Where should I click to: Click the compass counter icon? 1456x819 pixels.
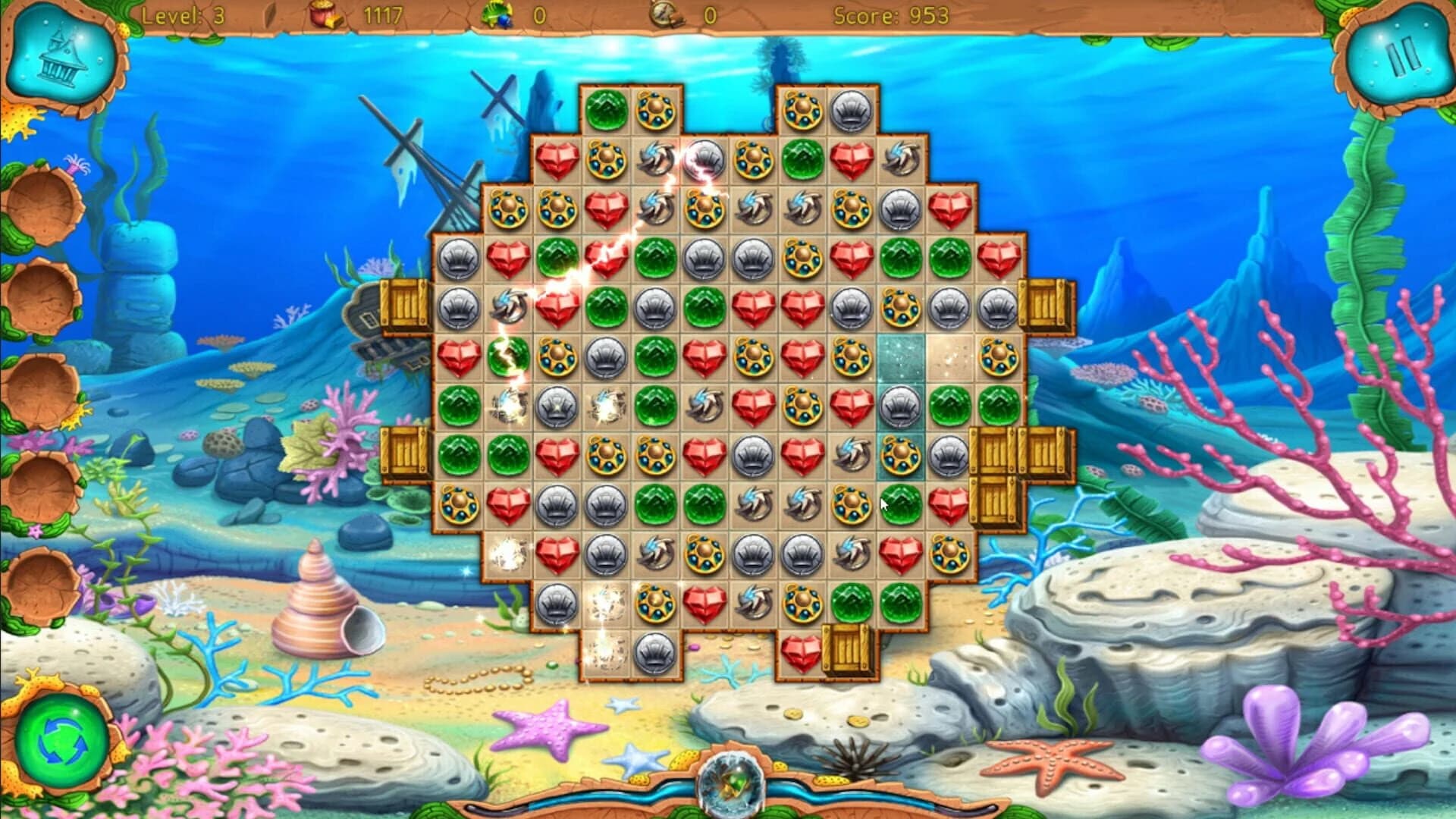(667, 13)
